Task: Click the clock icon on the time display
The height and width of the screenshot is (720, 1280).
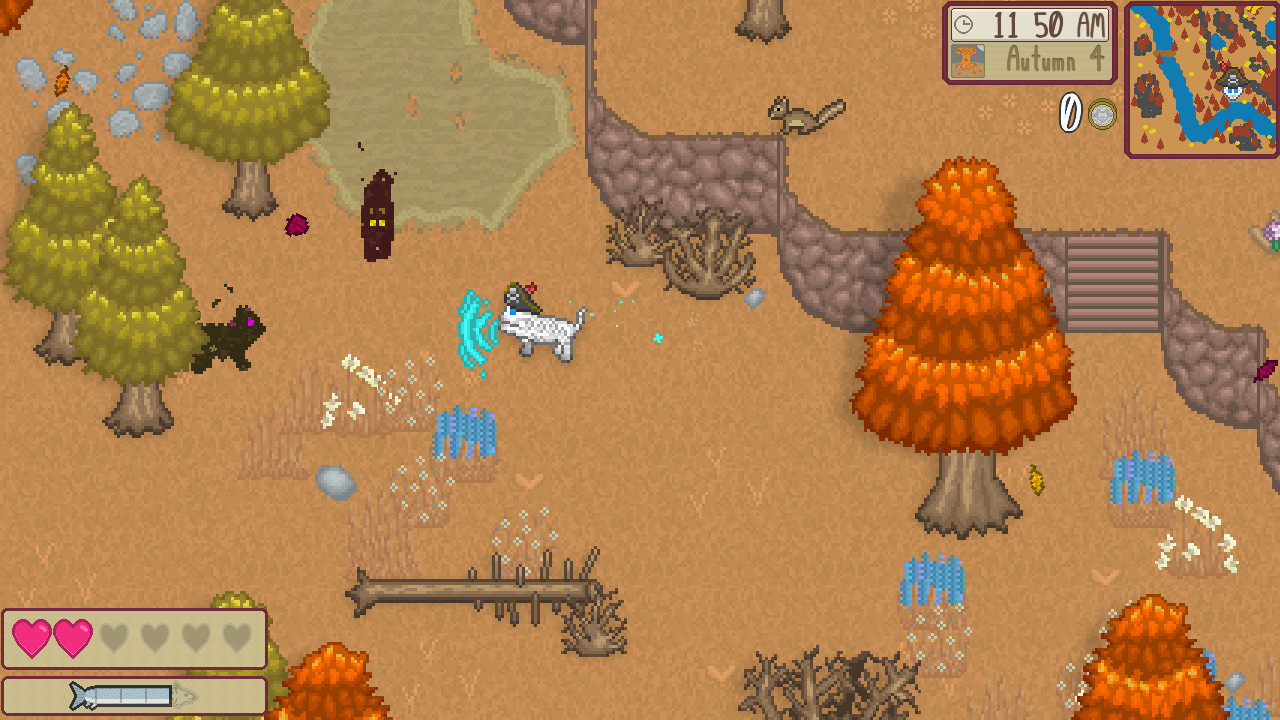Action: (x=963, y=26)
